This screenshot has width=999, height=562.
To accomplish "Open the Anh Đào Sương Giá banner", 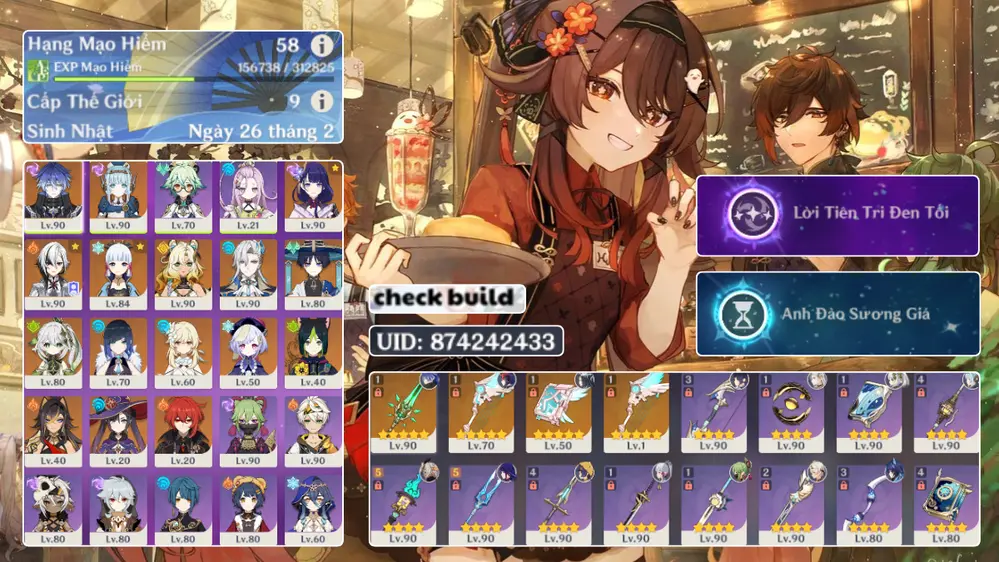I will coord(837,314).
